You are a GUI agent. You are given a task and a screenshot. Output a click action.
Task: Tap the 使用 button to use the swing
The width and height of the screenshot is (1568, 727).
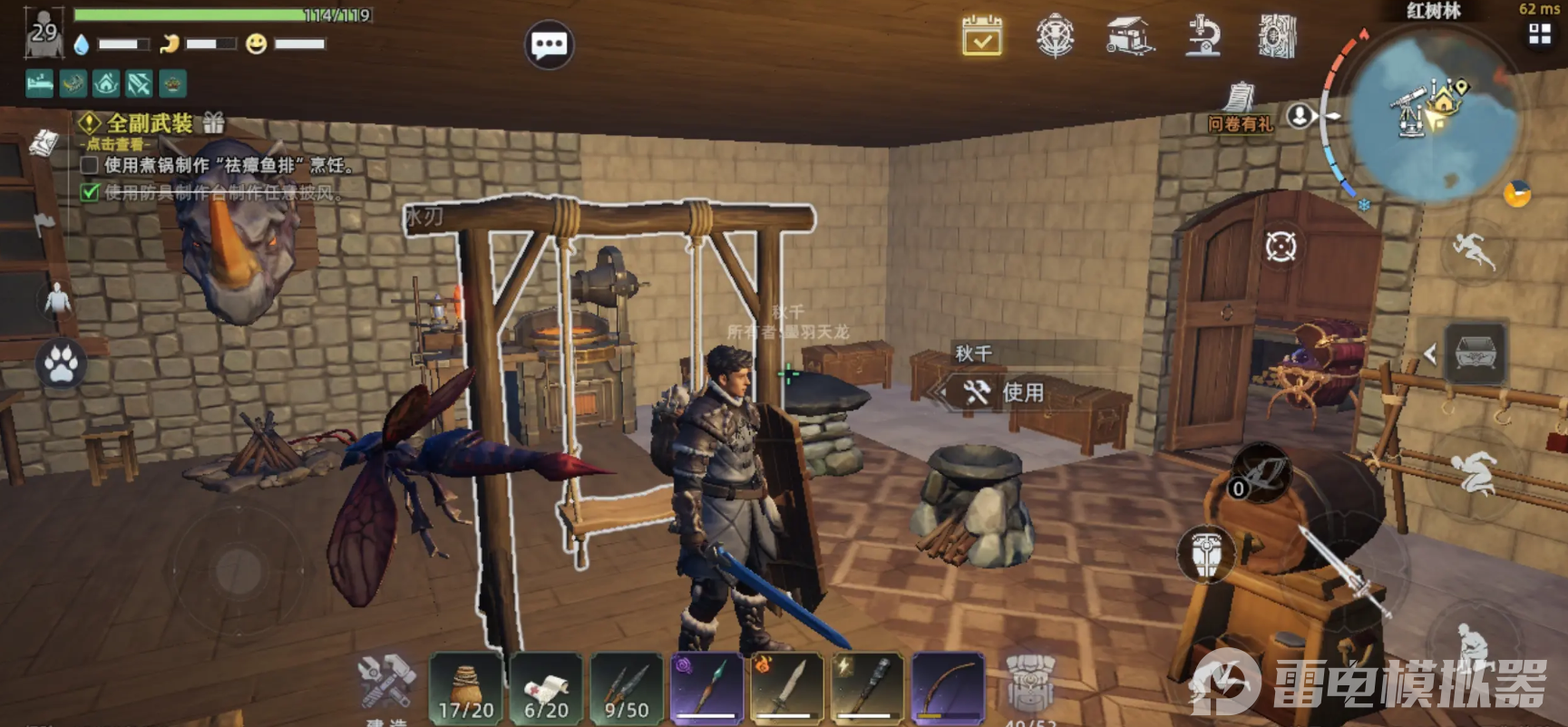(1008, 393)
